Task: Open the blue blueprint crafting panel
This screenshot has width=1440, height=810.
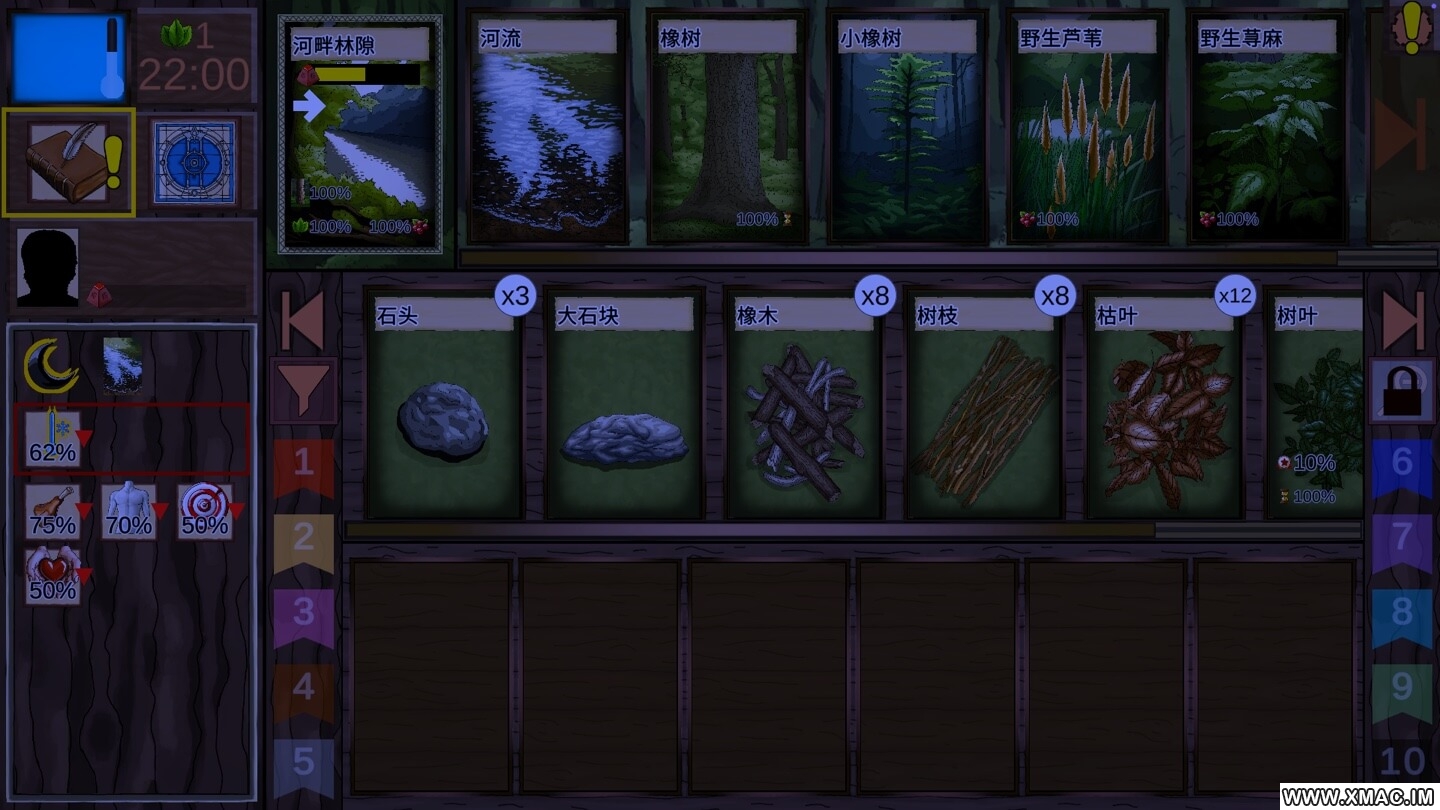Action: point(194,162)
